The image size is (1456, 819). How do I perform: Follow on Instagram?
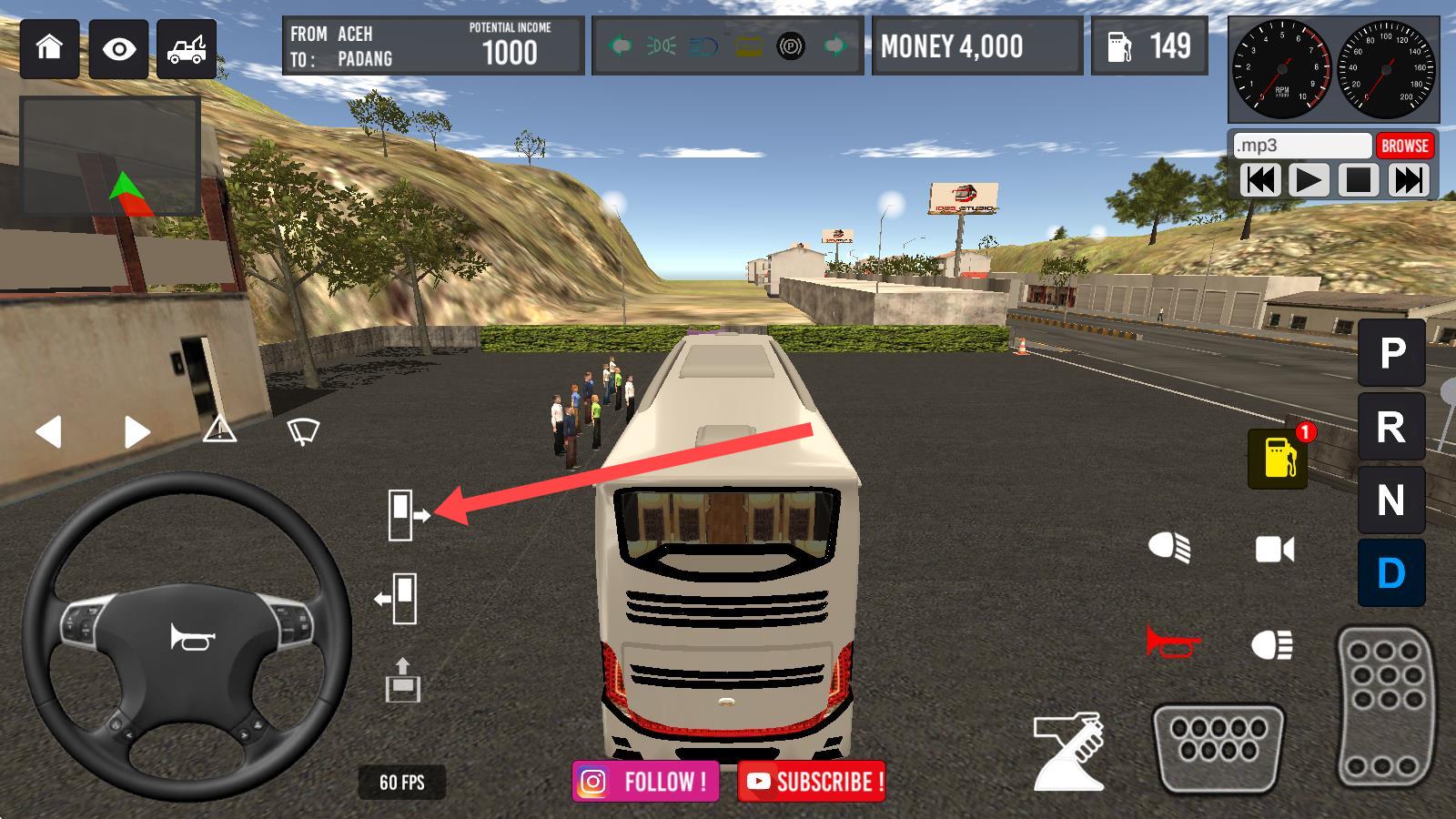[x=645, y=782]
